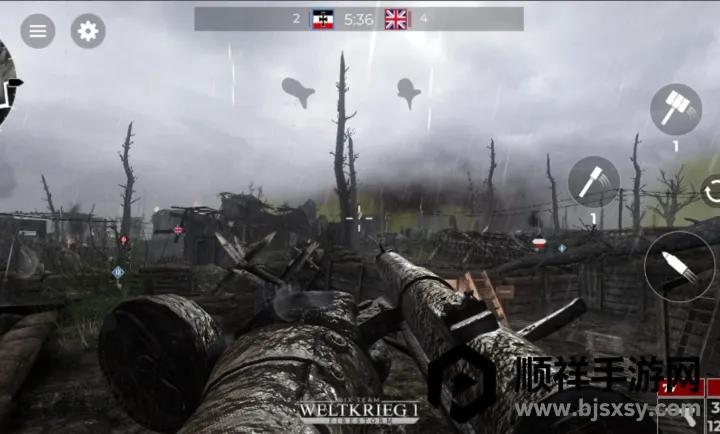Open the gear settings button
The width and height of the screenshot is (720, 434).
click(88, 31)
